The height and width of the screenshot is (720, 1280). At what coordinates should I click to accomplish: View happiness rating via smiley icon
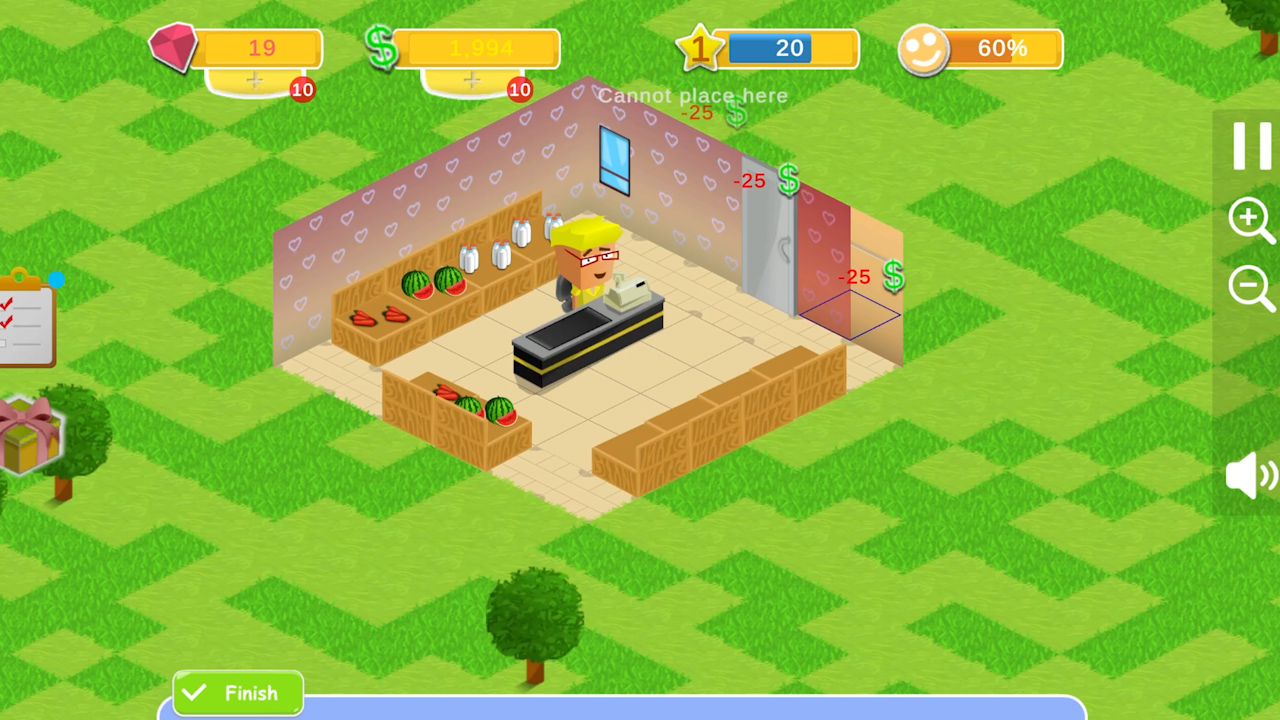pyautogui.click(x=927, y=47)
